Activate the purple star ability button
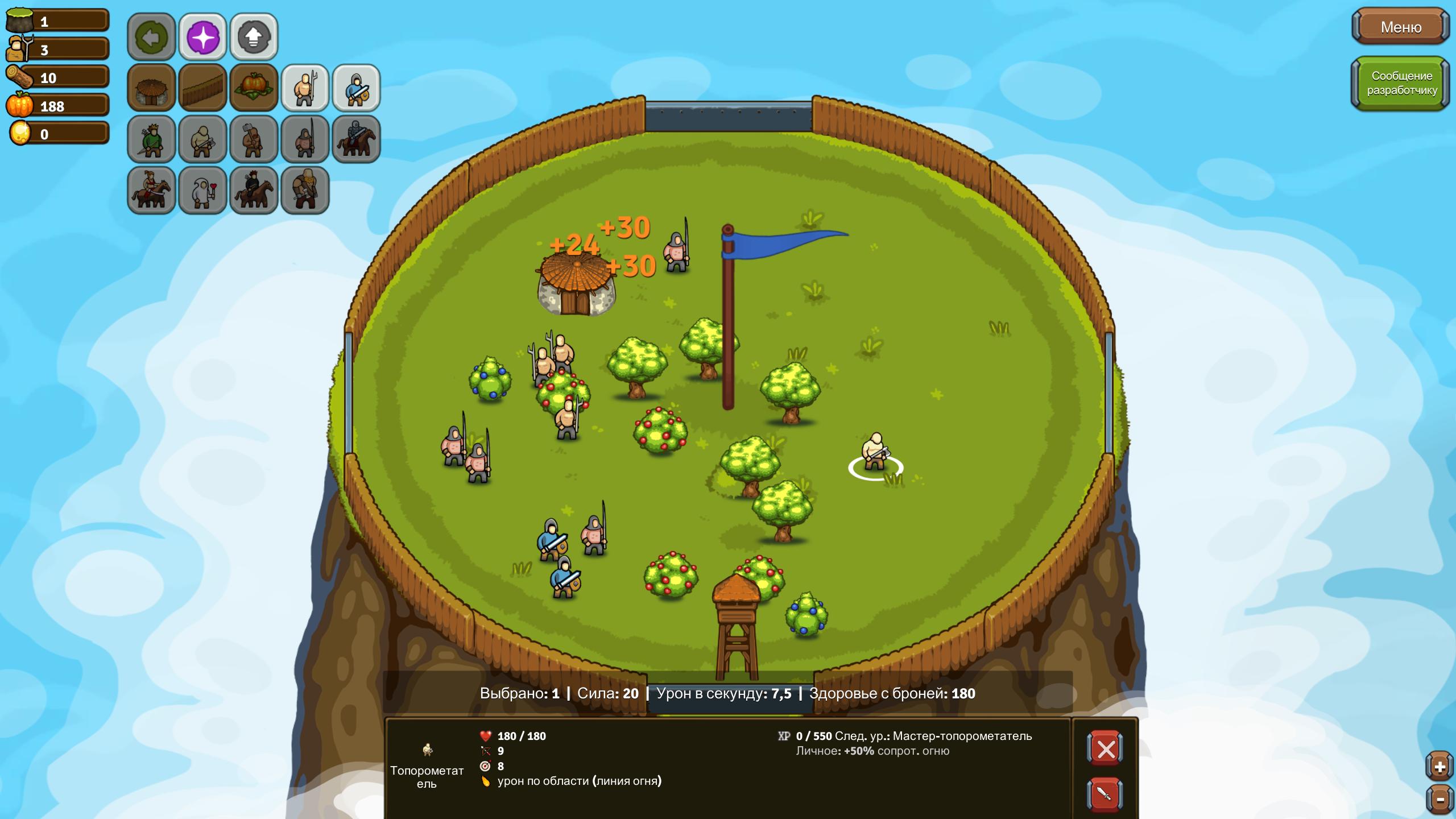1456x819 pixels. (x=202, y=38)
